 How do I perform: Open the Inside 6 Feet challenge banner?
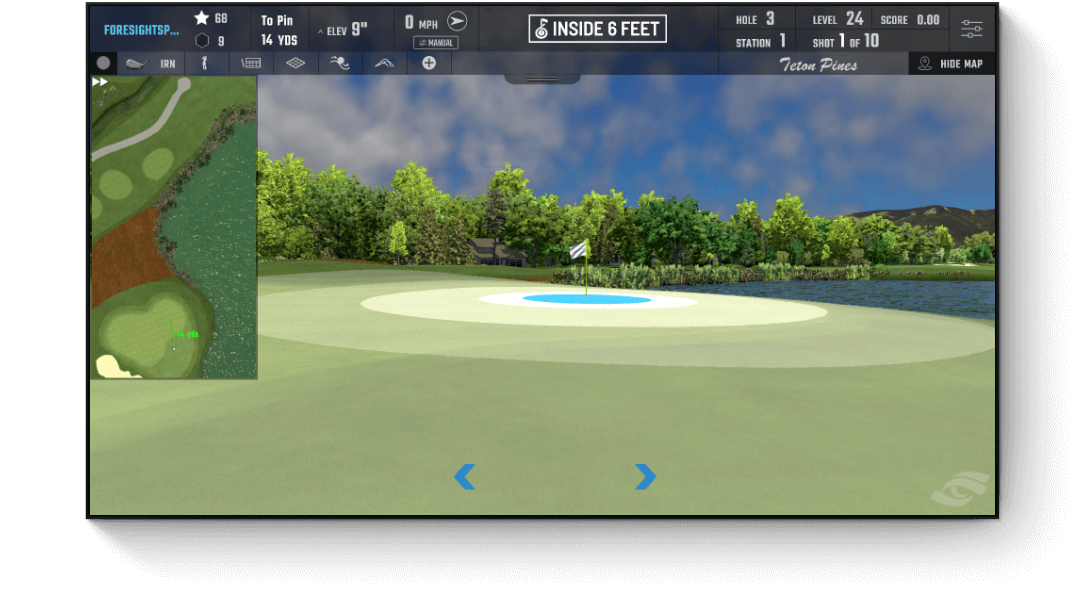[x=597, y=29]
